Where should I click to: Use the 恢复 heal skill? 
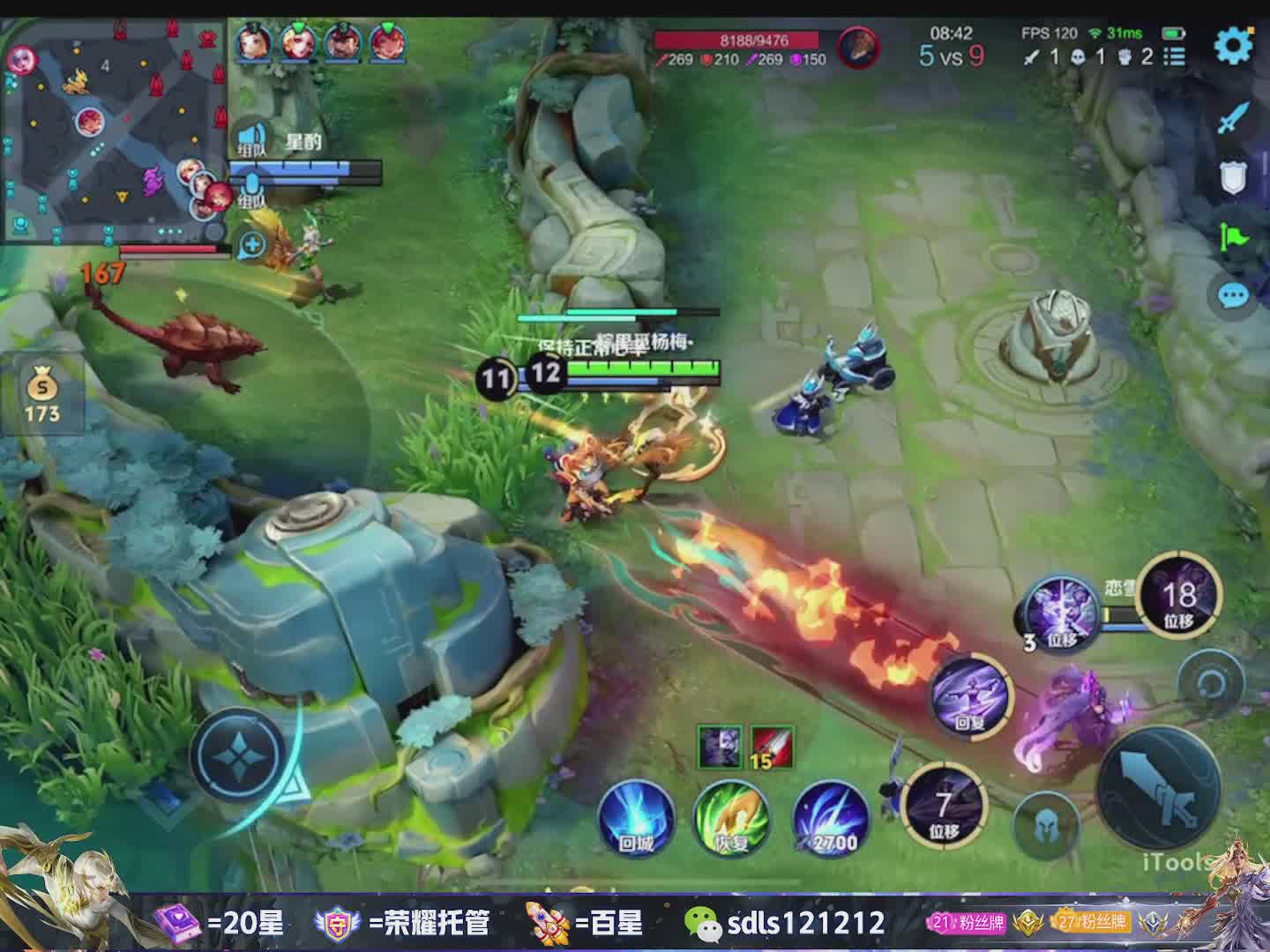pyautogui.click(x=732, y=818)
